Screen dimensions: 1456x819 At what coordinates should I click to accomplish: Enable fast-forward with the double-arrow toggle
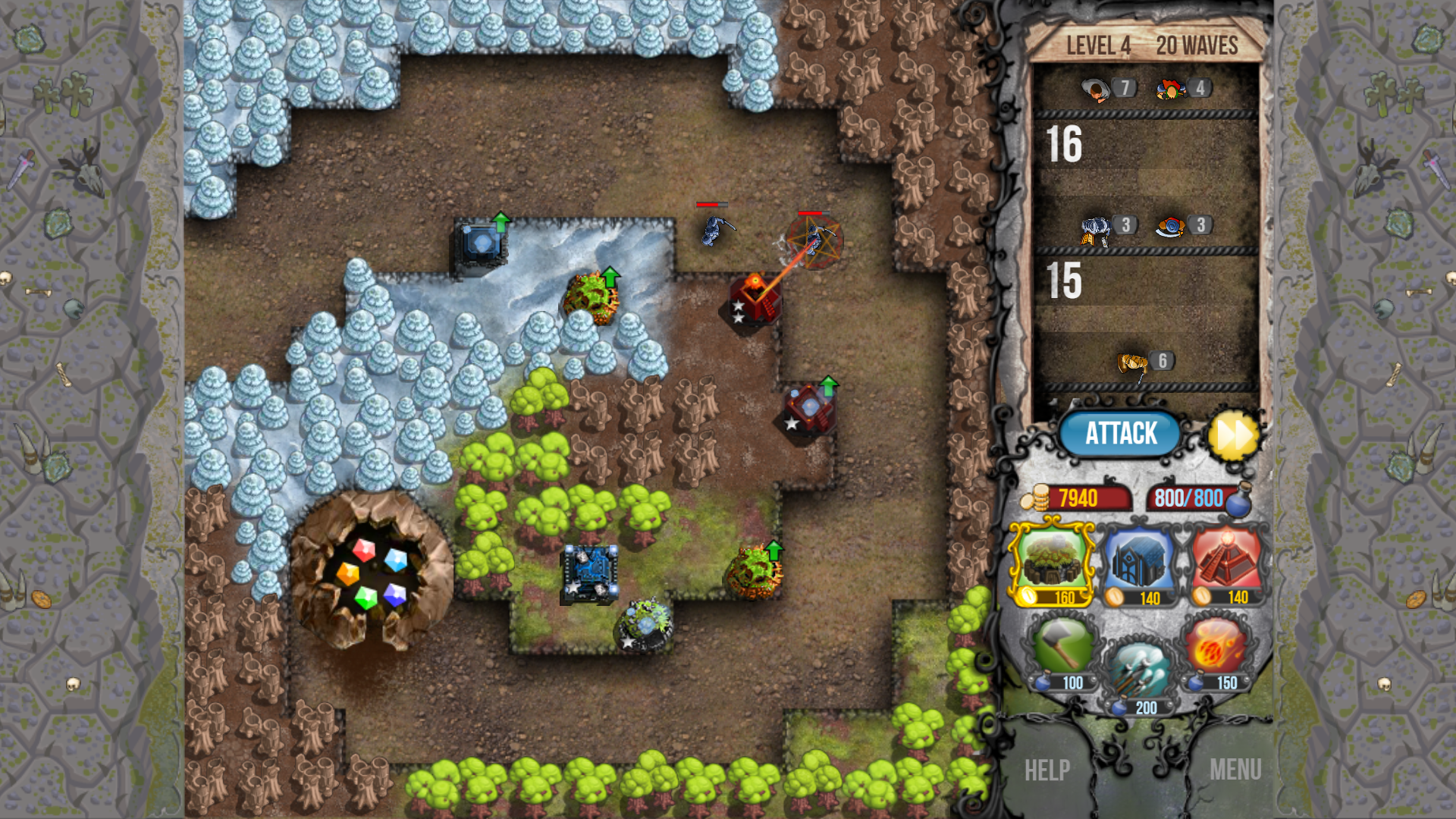click(1235, 433)
